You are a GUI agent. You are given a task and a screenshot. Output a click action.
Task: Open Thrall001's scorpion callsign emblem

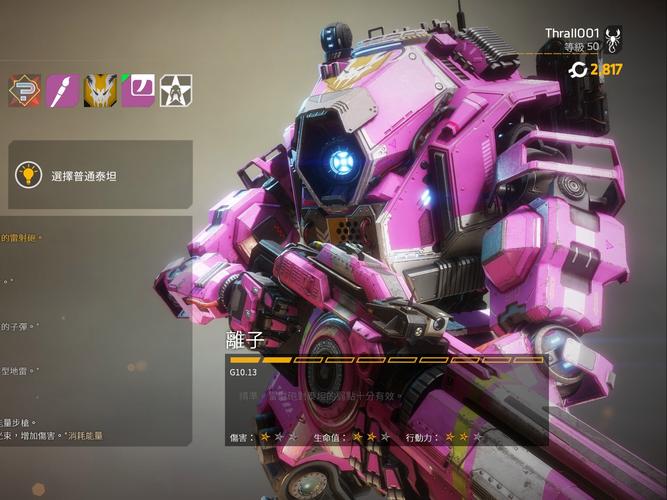point(614,40)
